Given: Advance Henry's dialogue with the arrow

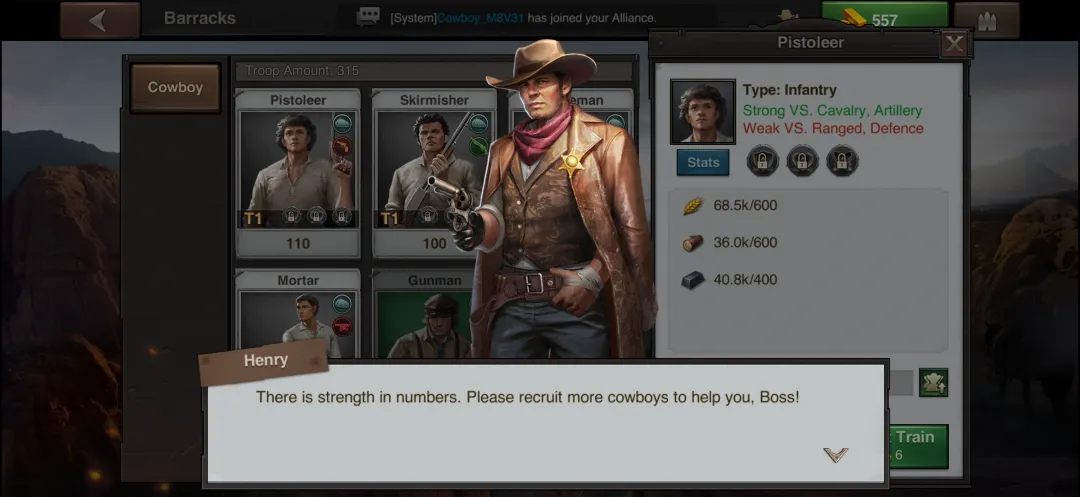Looking at the screenshot, I should [835, 455].
